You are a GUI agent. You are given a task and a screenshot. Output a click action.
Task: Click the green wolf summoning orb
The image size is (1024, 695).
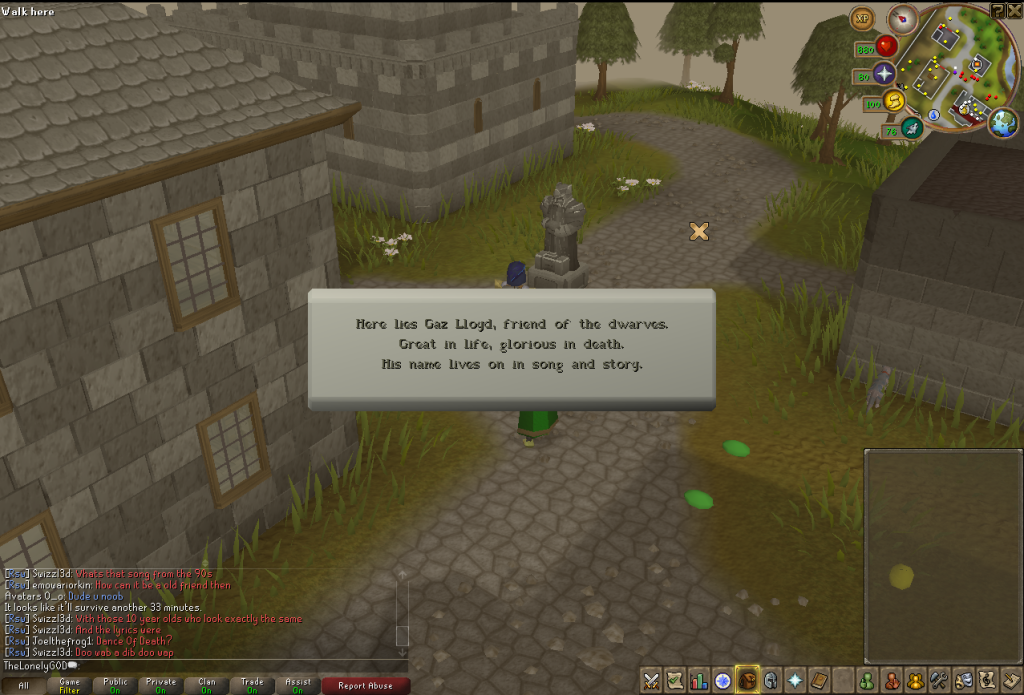[911, 128]
